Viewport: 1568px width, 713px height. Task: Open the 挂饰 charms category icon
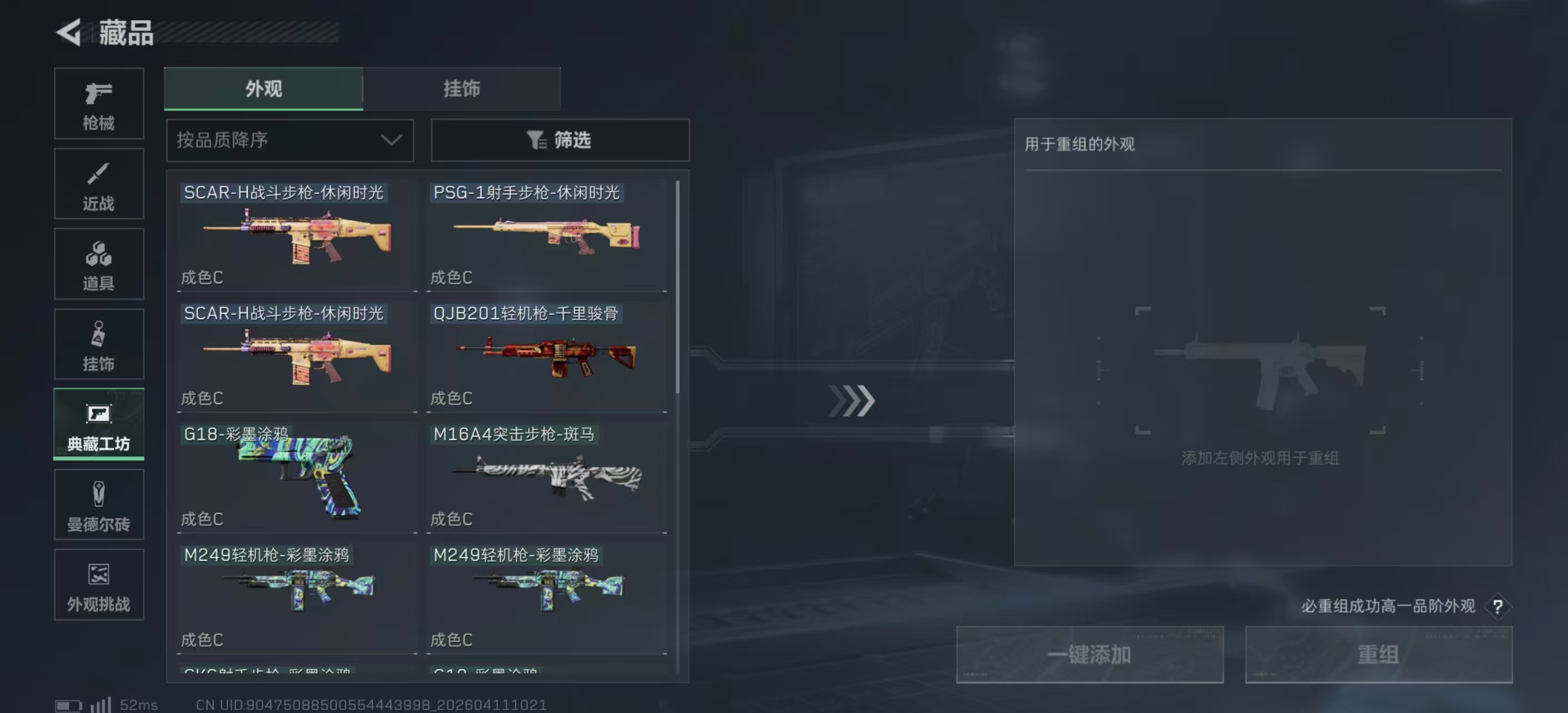pos(99,344)
